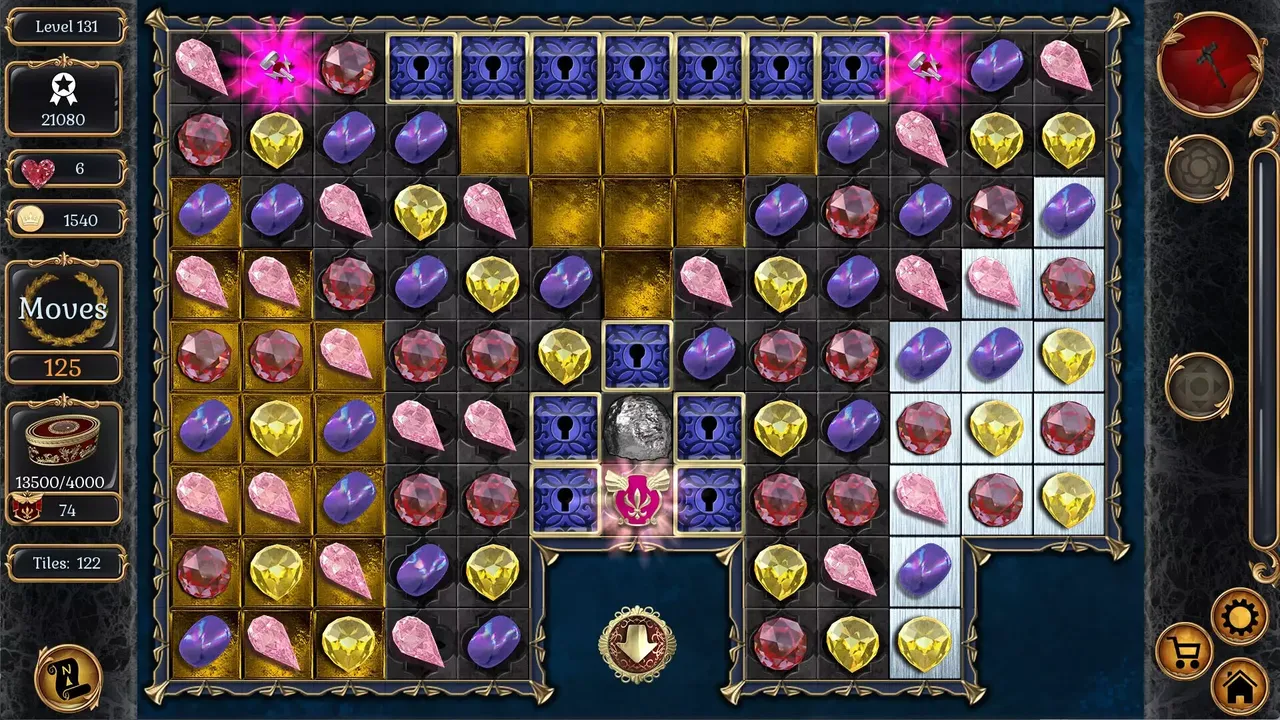Activate the red sword power-up orb
1280x720 pixels.
pyautogui.click(x=1211, y=66)
